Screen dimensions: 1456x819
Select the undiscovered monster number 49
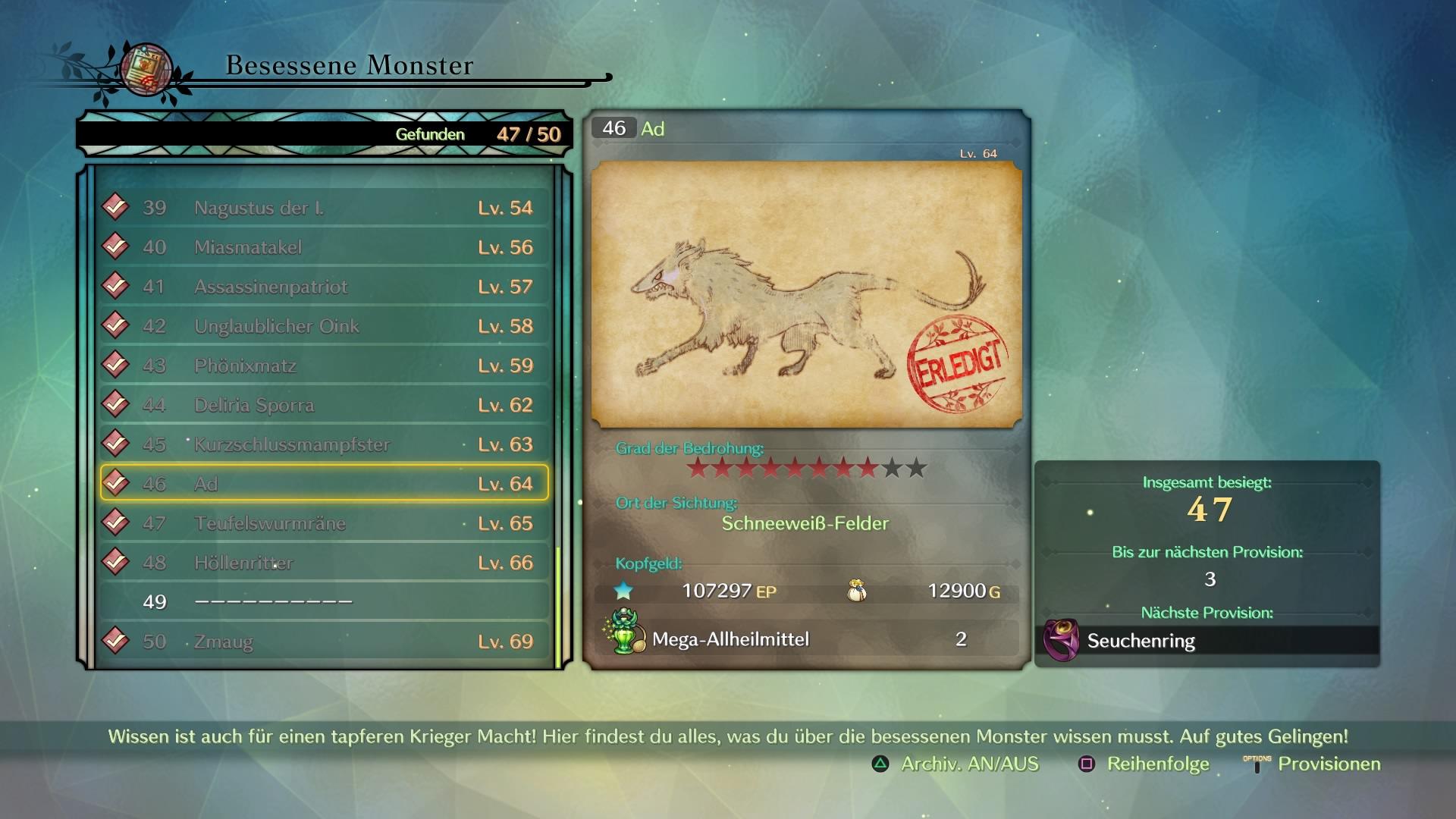click(x=324, y=602)
